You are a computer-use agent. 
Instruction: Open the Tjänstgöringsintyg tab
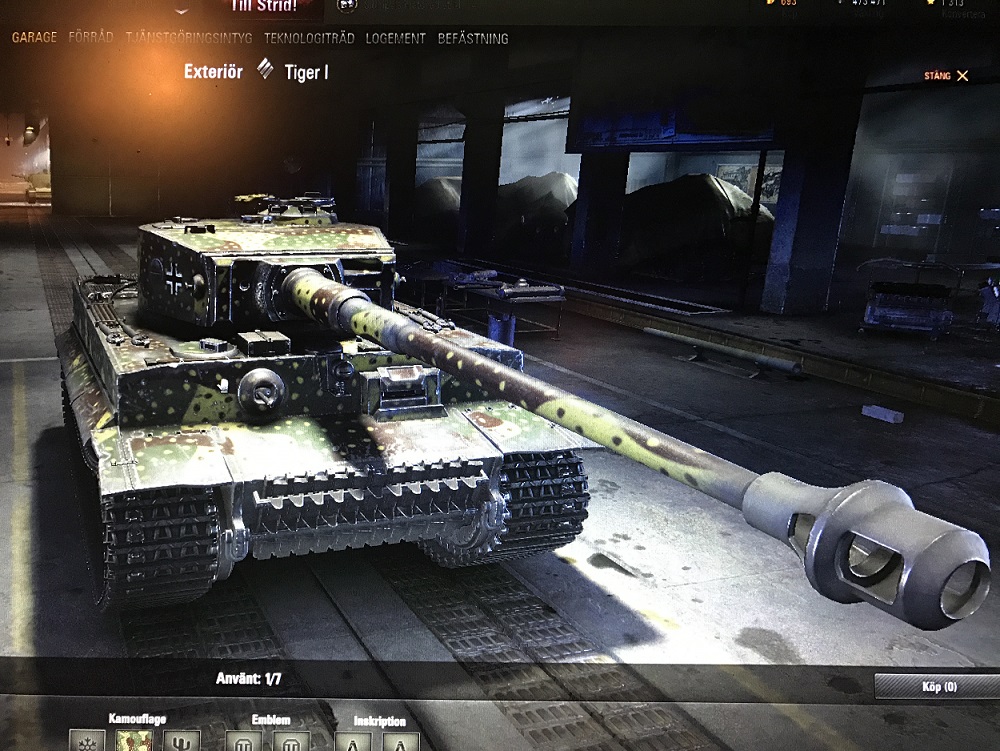[189, 38]
